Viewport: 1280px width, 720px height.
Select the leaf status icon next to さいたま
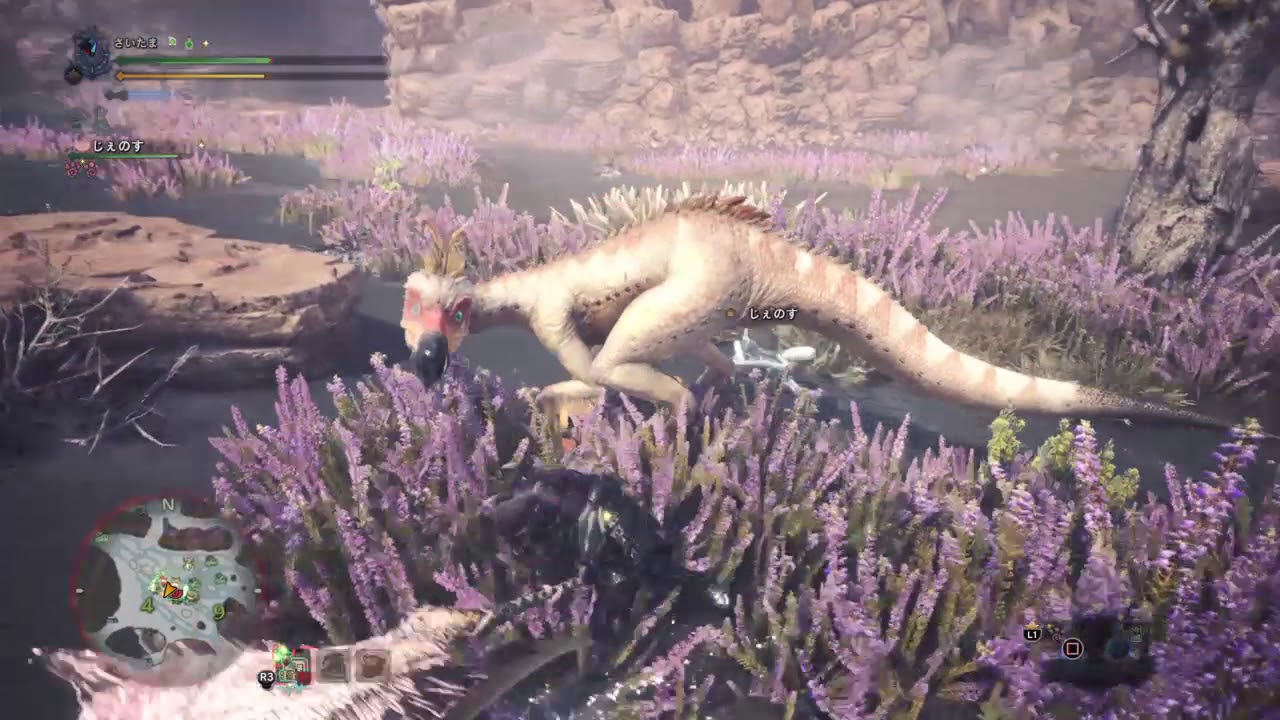(x=172, y=43)
